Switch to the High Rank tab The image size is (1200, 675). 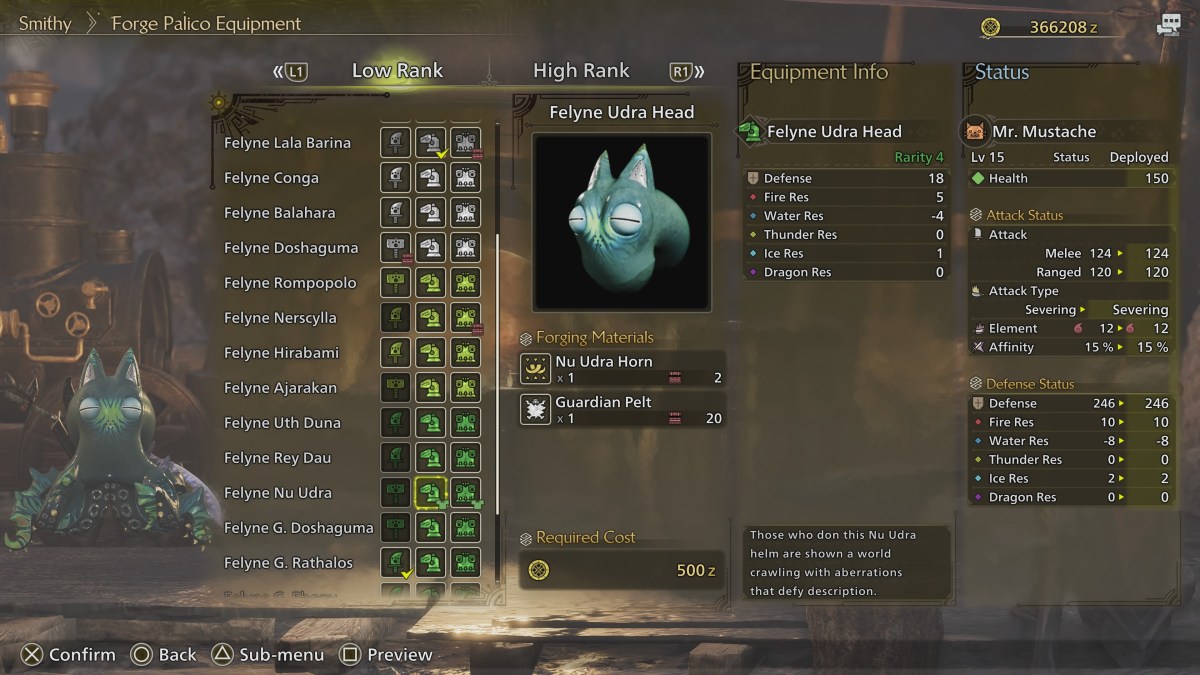pyautogui.click(x=581, y=71)
